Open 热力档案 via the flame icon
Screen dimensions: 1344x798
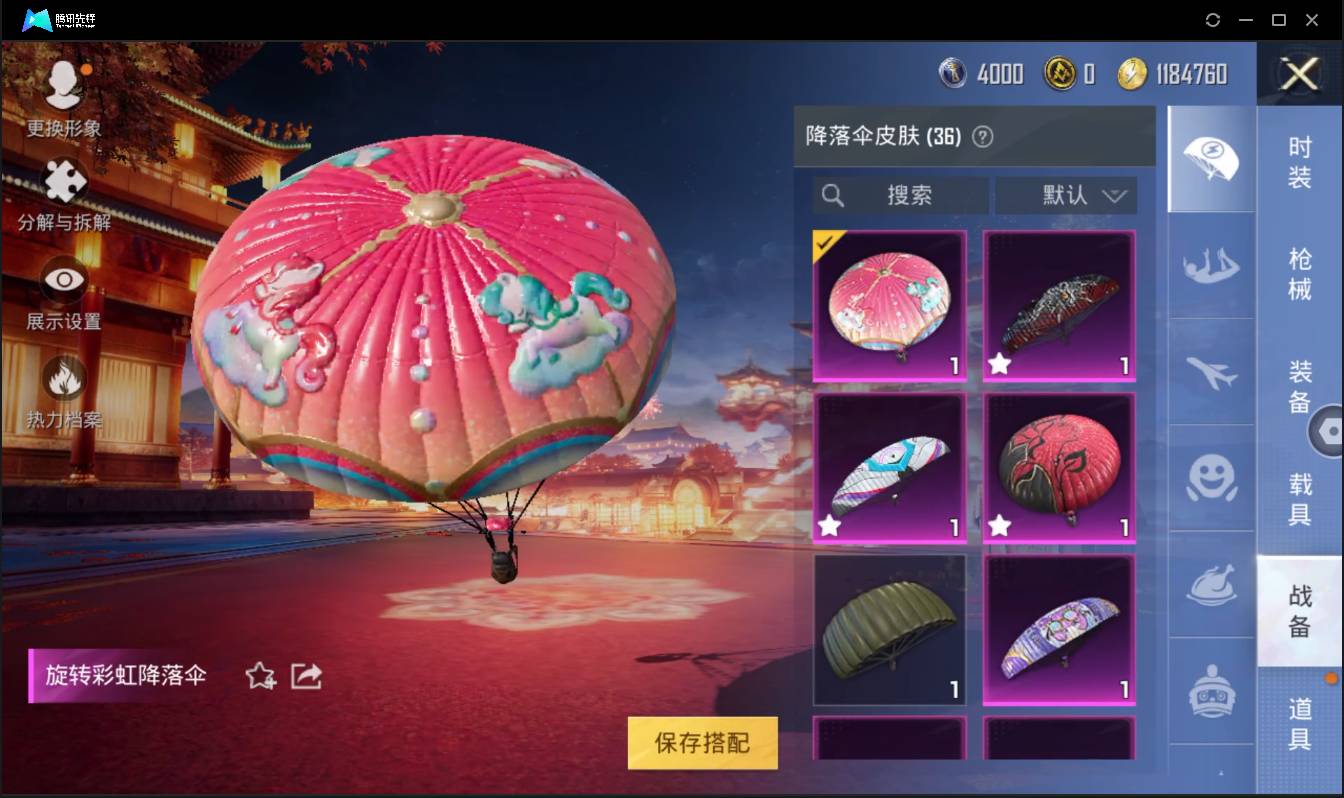pyautogui.click(x=64, y=379)
